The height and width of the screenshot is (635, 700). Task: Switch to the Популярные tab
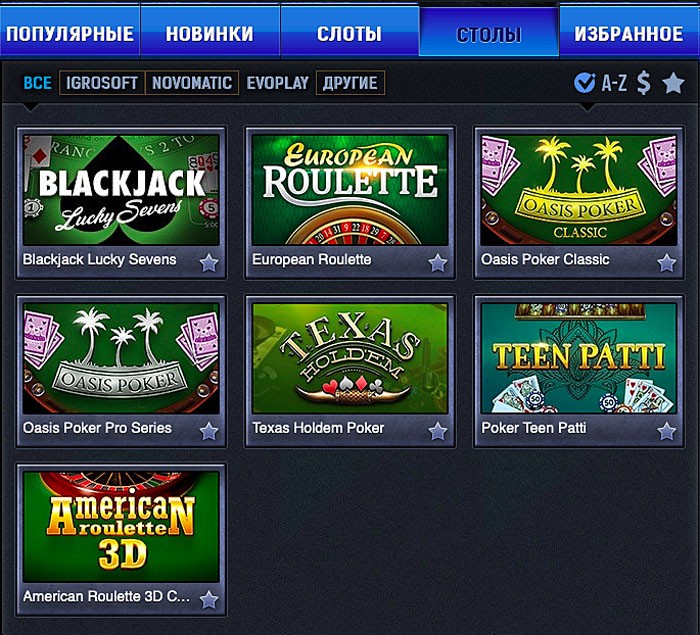tap(69, 34)
